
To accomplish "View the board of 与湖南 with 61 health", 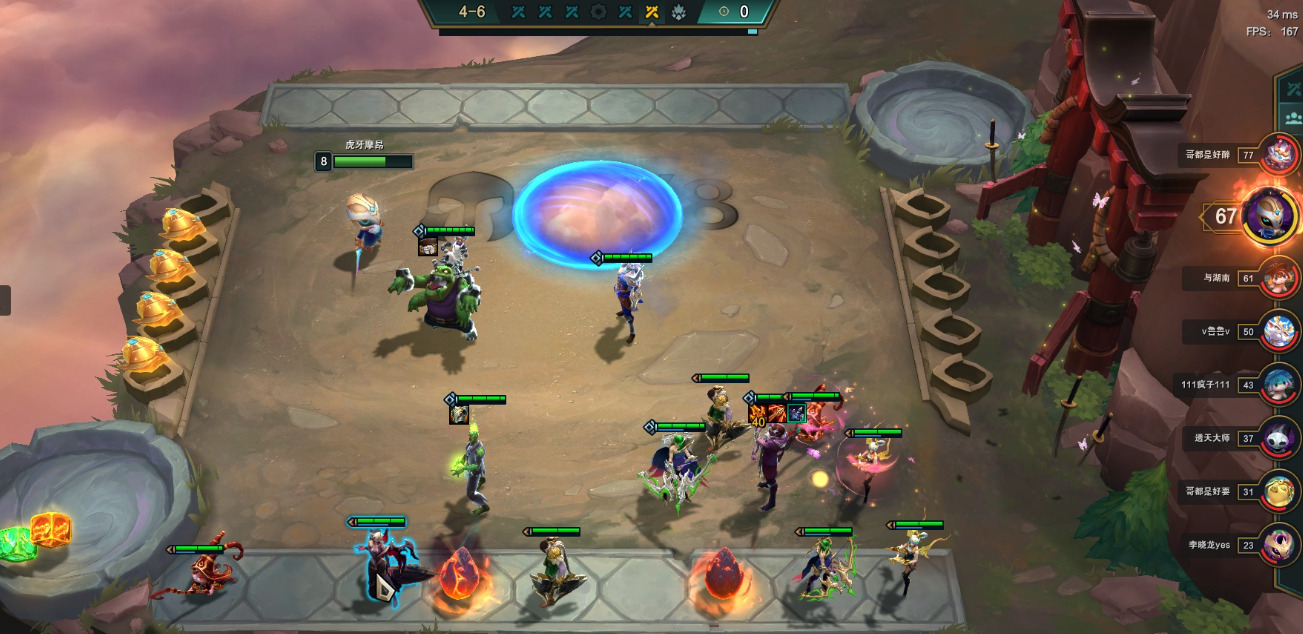I will (1279, 277).
